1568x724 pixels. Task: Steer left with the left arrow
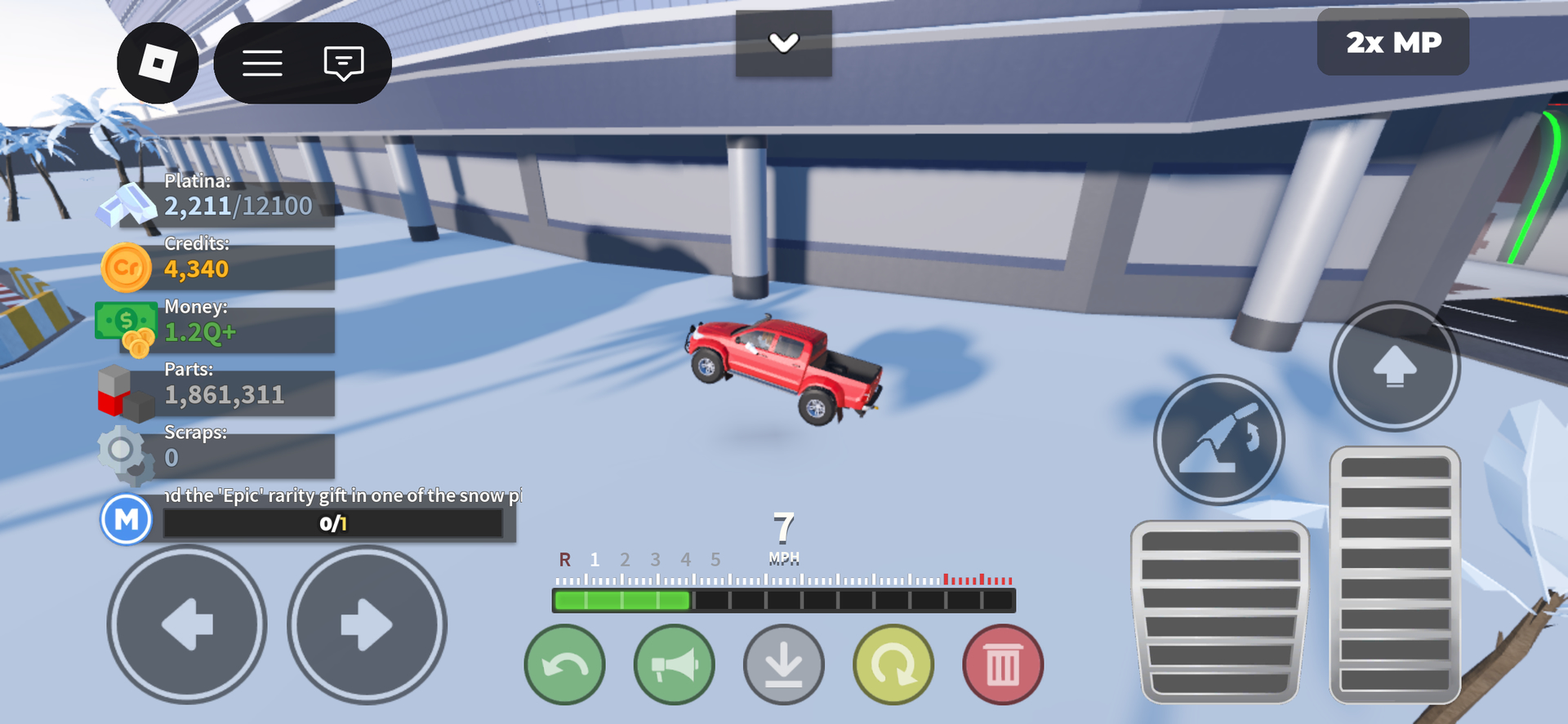[x=187, y=624]
